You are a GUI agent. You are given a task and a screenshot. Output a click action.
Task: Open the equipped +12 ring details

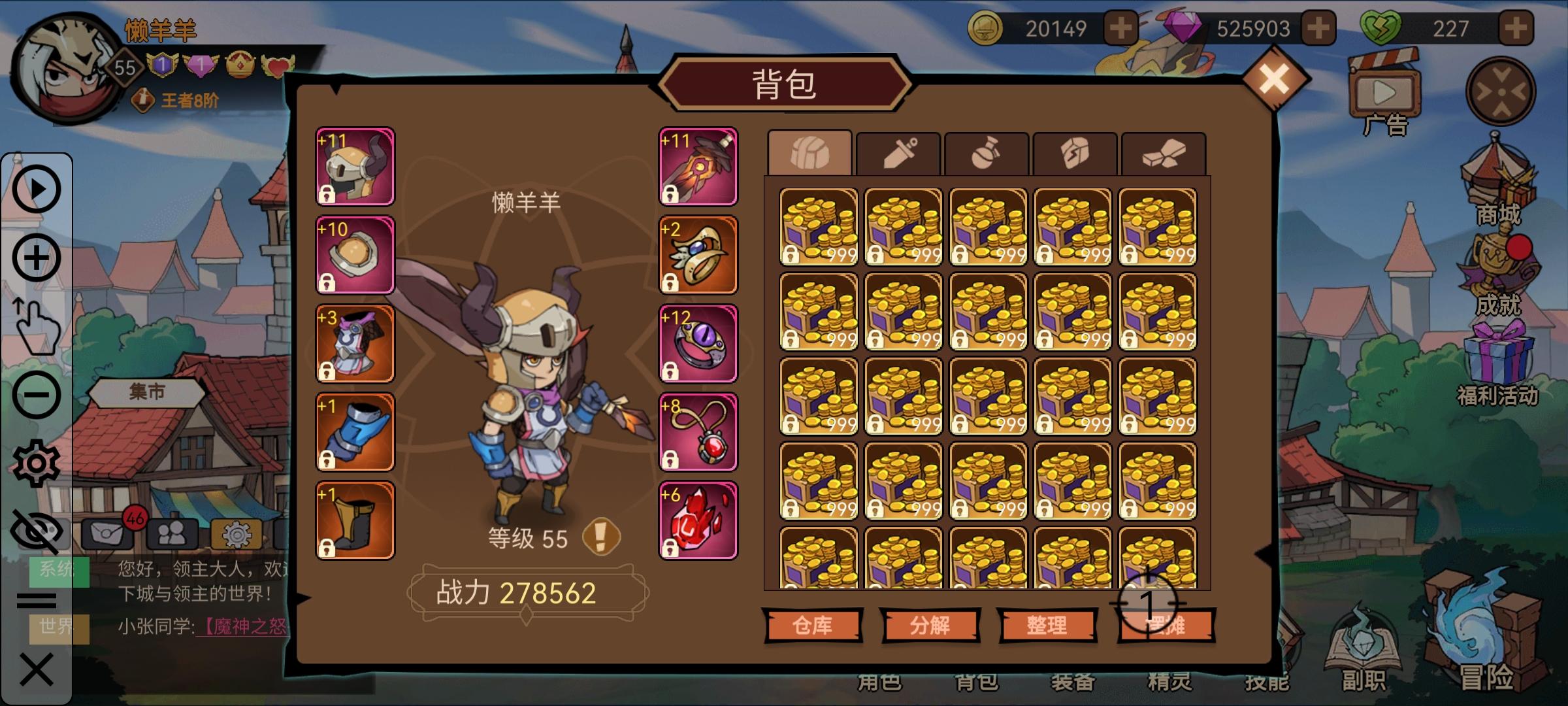[698, 345]
